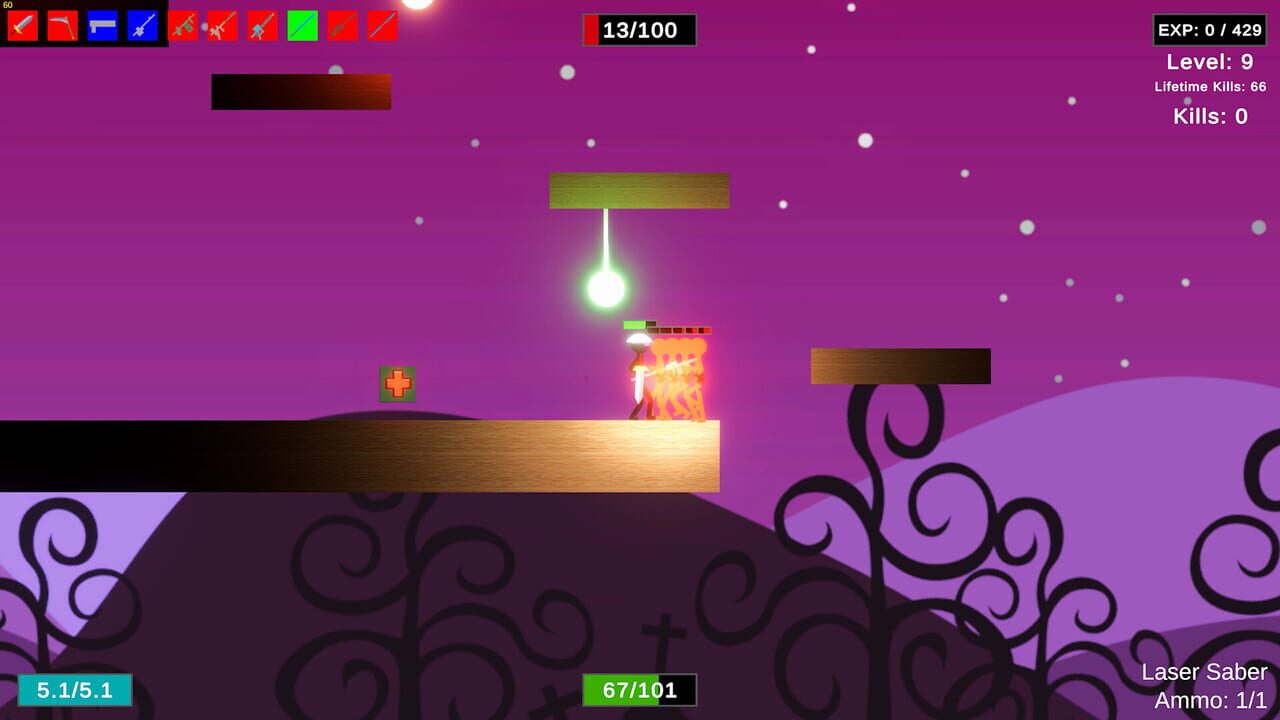Select the assault rifle hotbar slot
This screenshot has width=1280, height=720.
221,25
